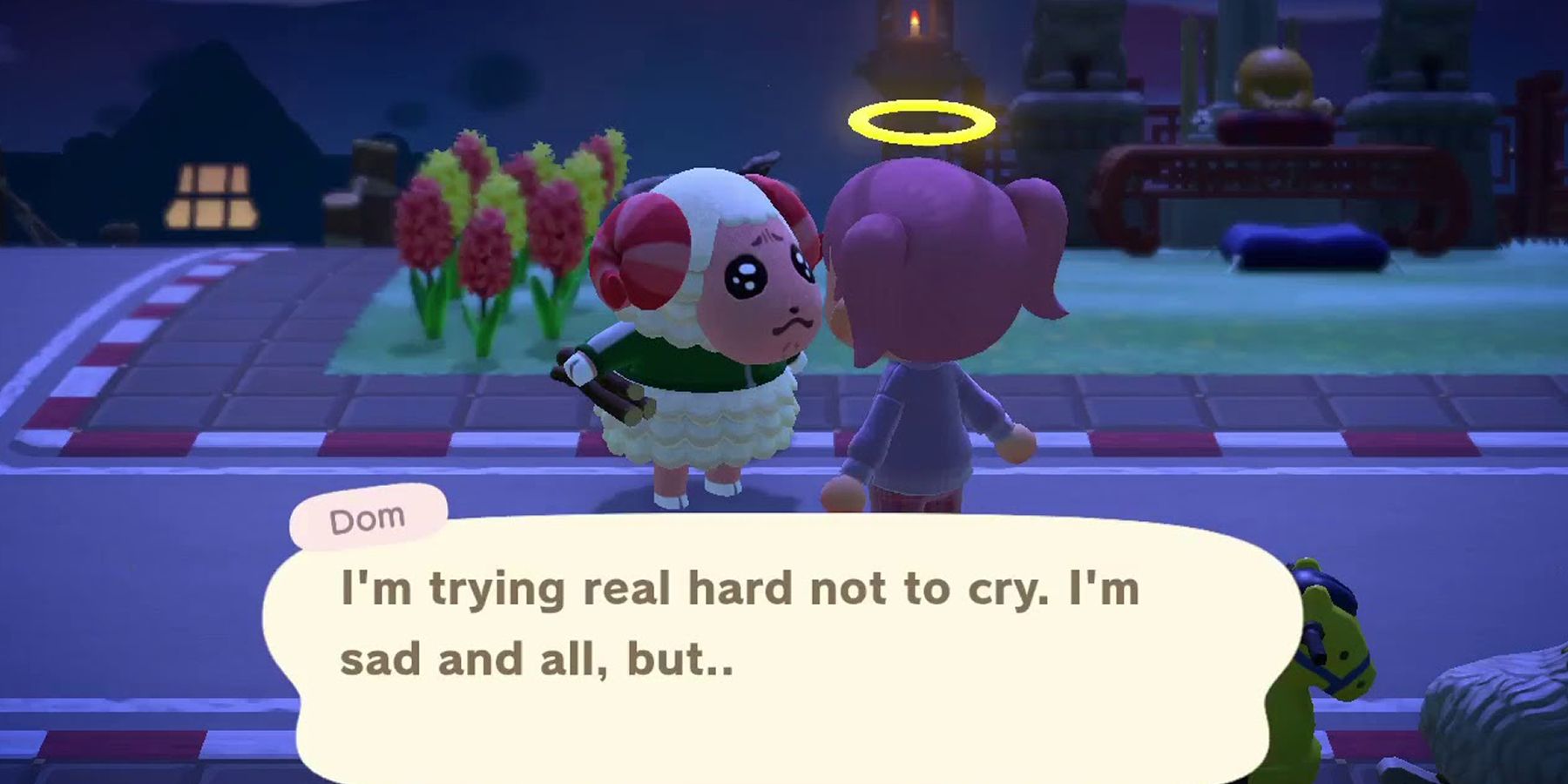This screenshot has height=784, width=1568.
Task: Tap the vertical red fence on the right
Action: click(x=1533, y=139)
